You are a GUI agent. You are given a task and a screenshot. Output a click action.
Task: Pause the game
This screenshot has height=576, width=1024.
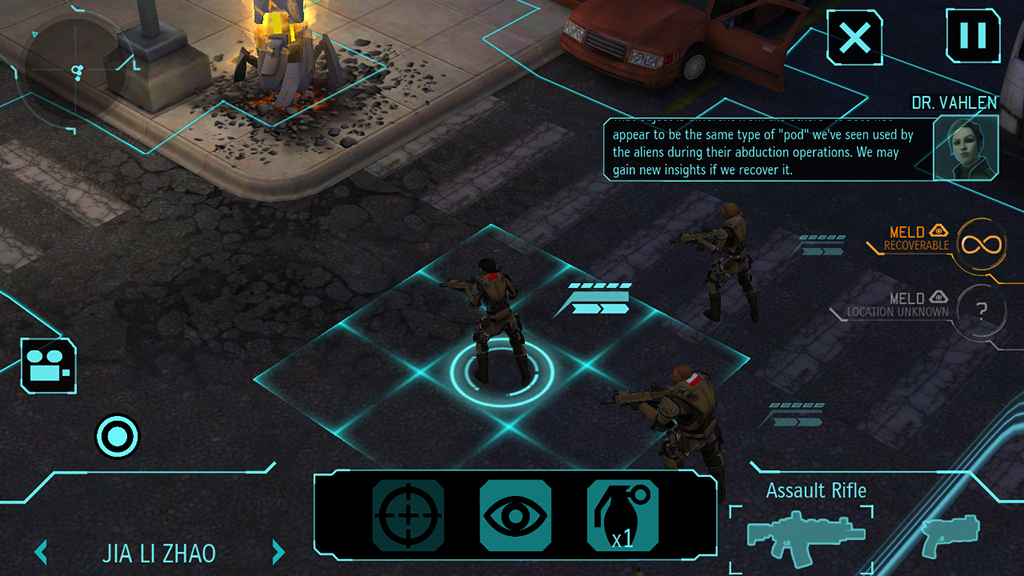point(972,36)
